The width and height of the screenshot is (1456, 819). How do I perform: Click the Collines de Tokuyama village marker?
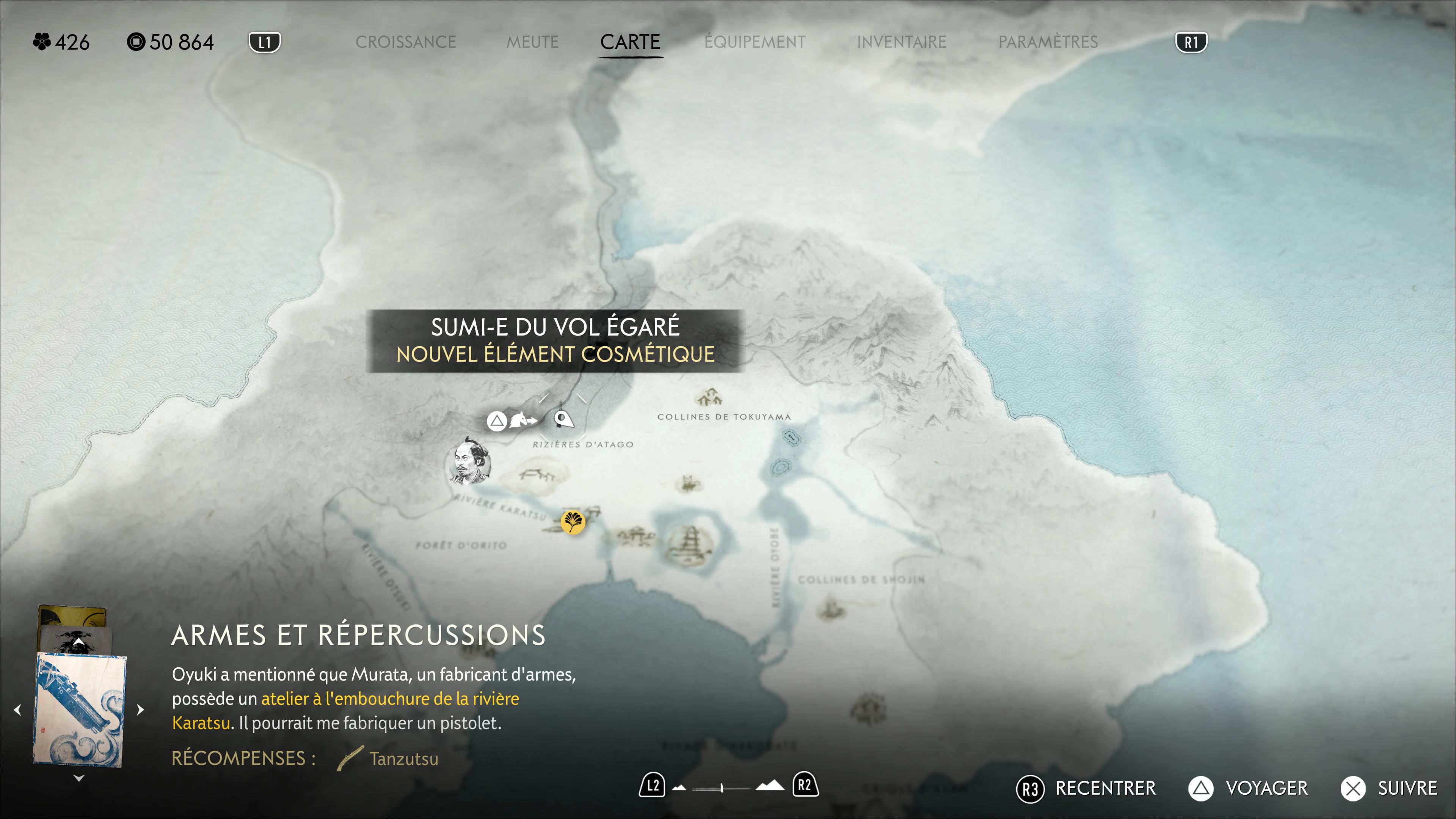coord(709,397)
